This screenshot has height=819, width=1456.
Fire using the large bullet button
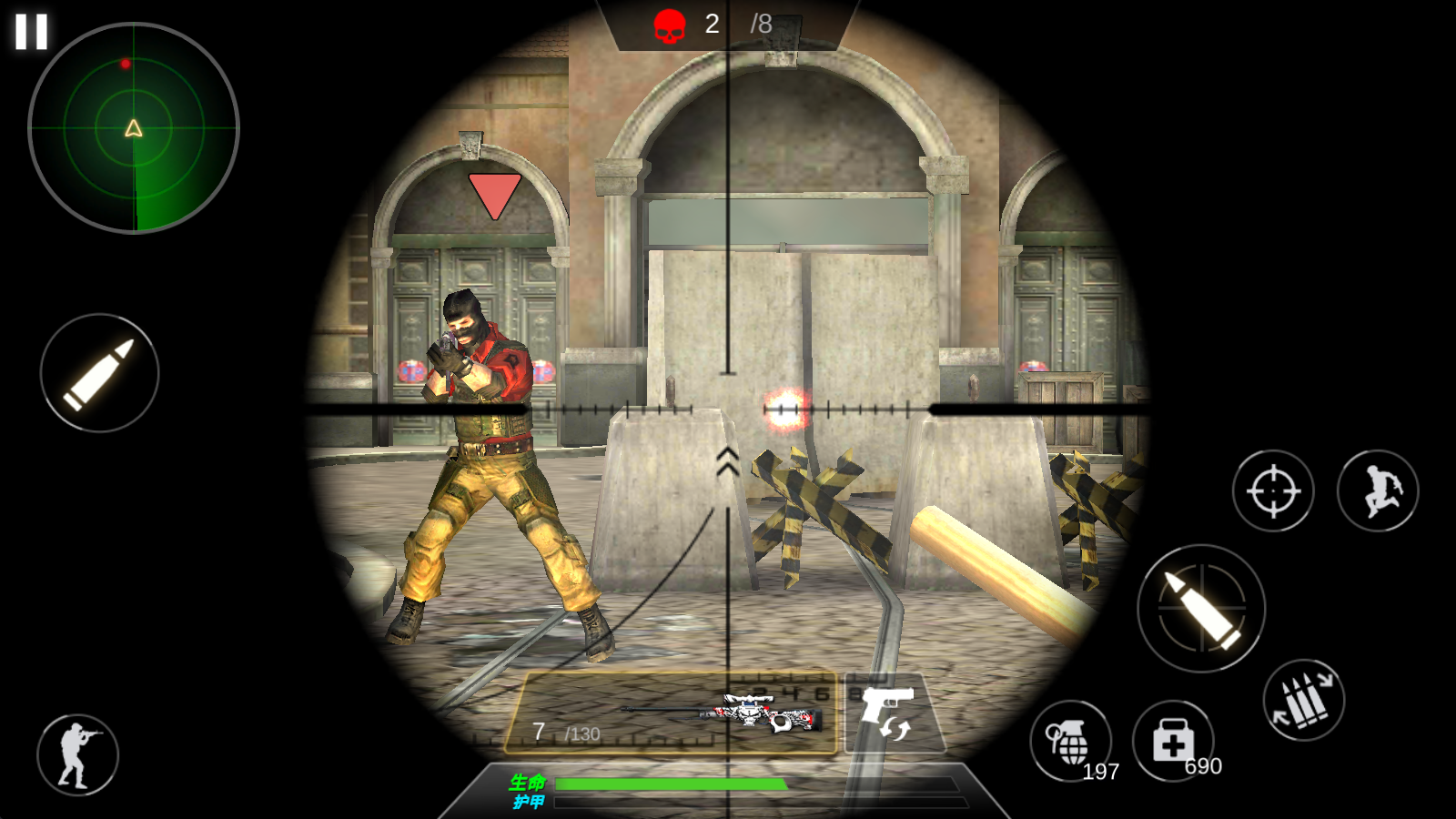click(x=1201, y=608)
